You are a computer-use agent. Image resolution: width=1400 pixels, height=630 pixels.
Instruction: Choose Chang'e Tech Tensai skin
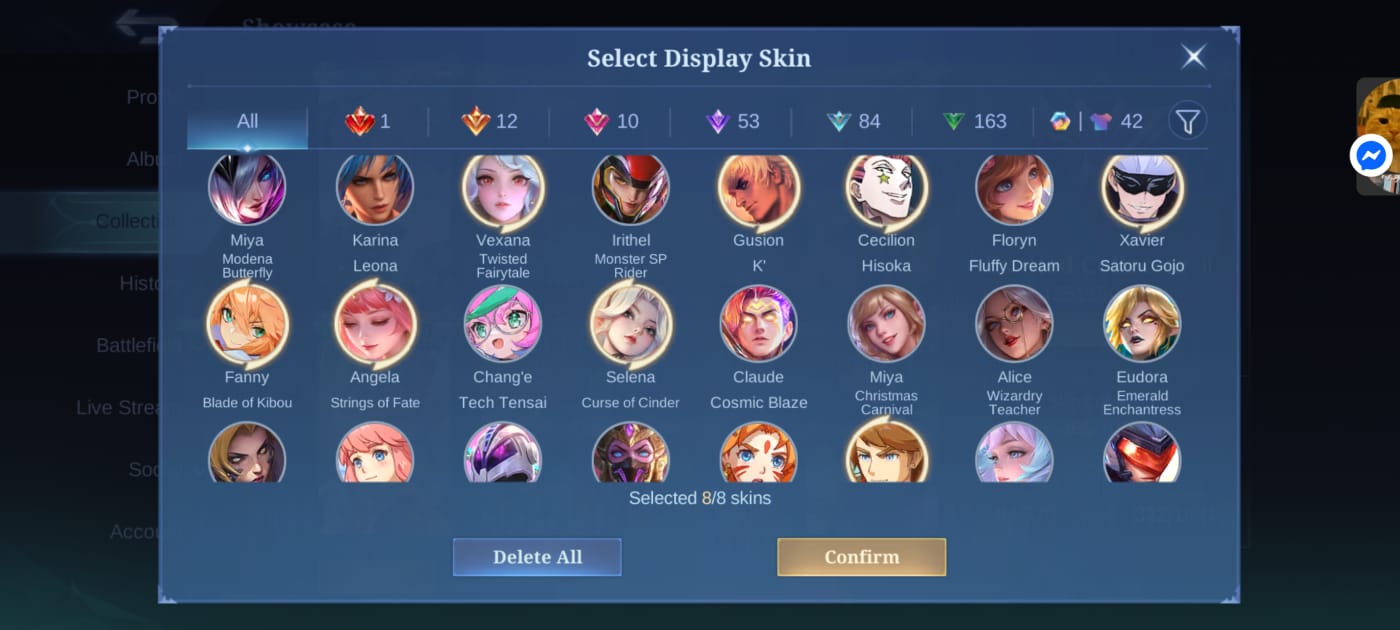tap(503, 324)
